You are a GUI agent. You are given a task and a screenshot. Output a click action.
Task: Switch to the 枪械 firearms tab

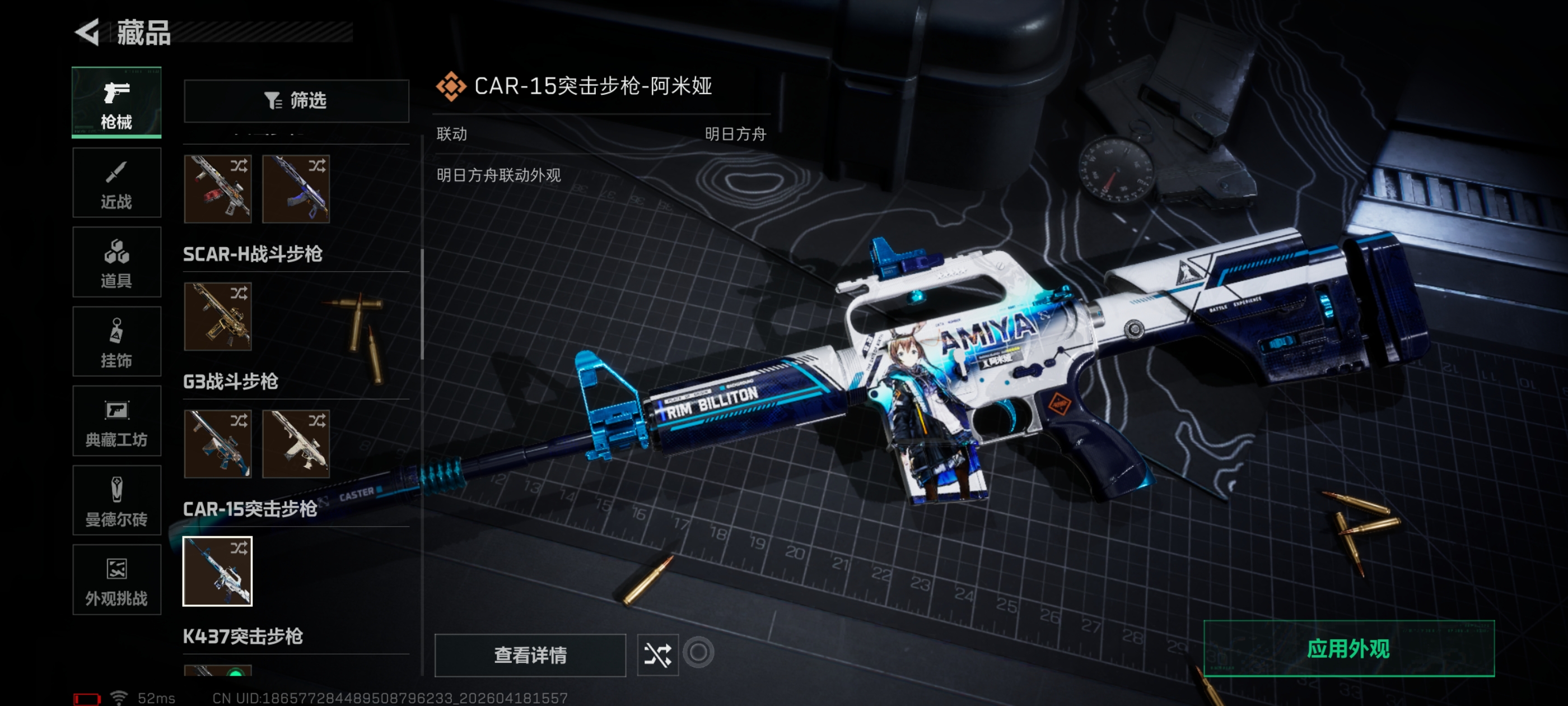click(x=116, y=103)
